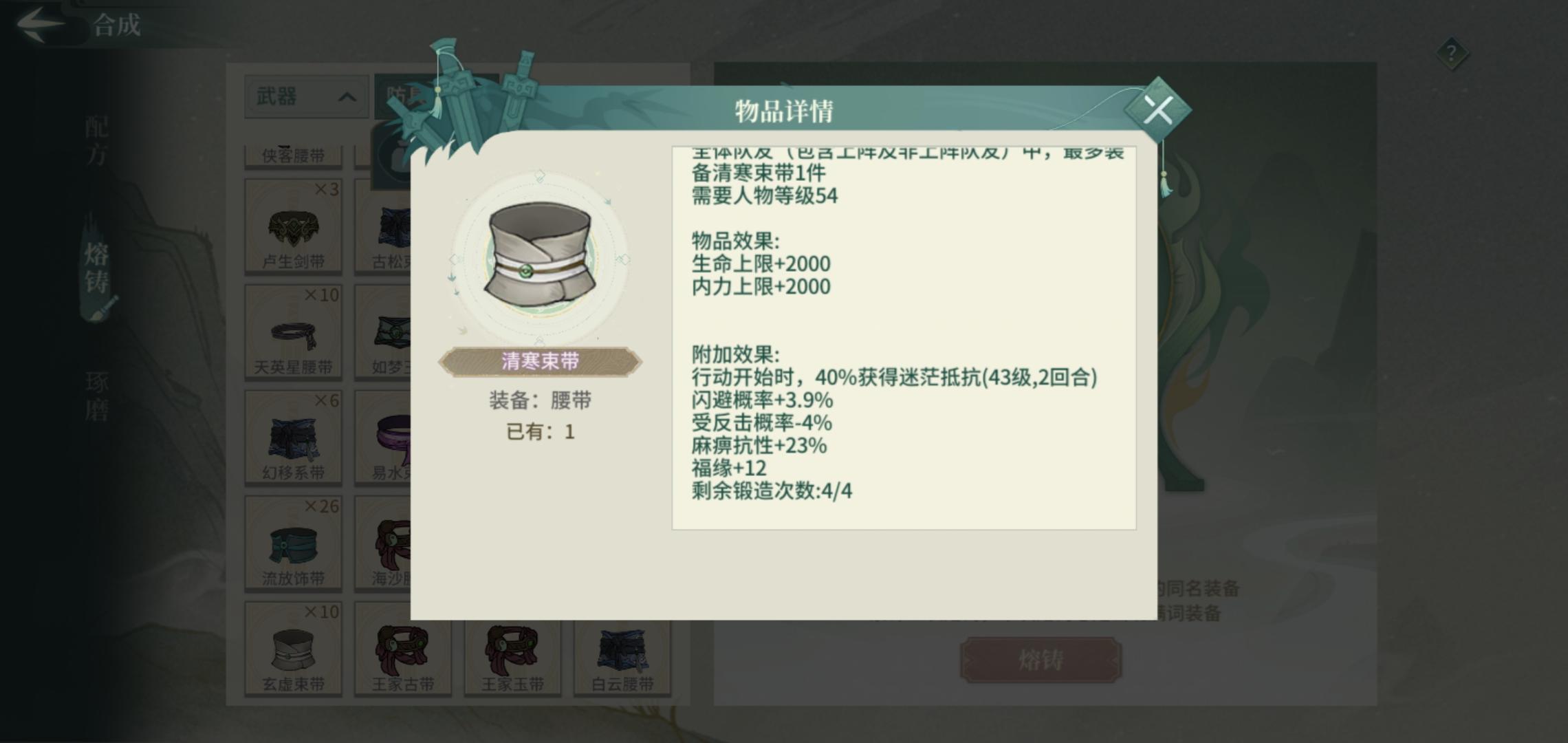Collapse the 武器 category dropdown
The width and height of the screenshot is (1568, 743).
(x=305, y=97)
